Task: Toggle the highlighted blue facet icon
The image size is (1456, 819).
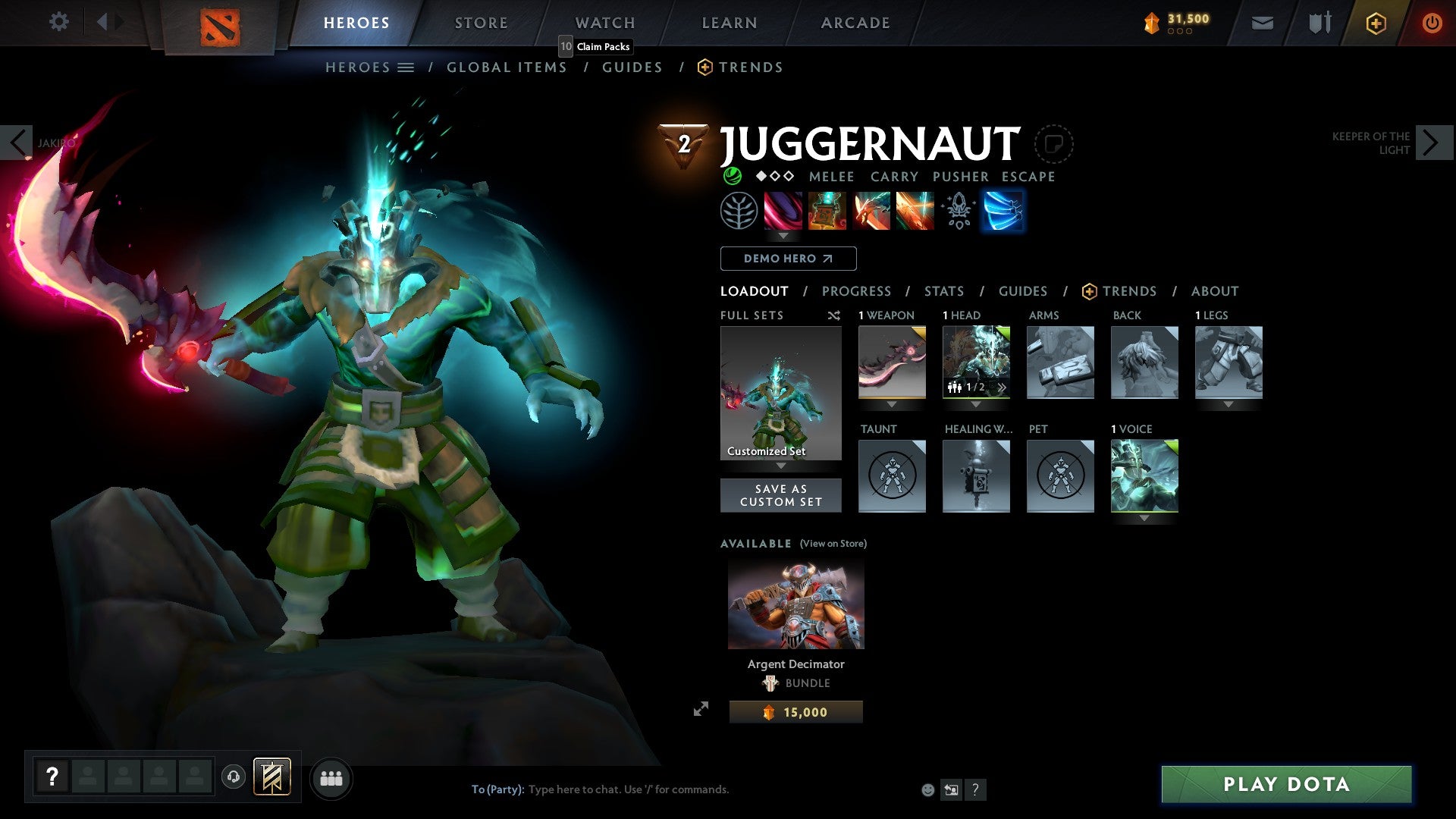Action: click(x=1003, y=212)
